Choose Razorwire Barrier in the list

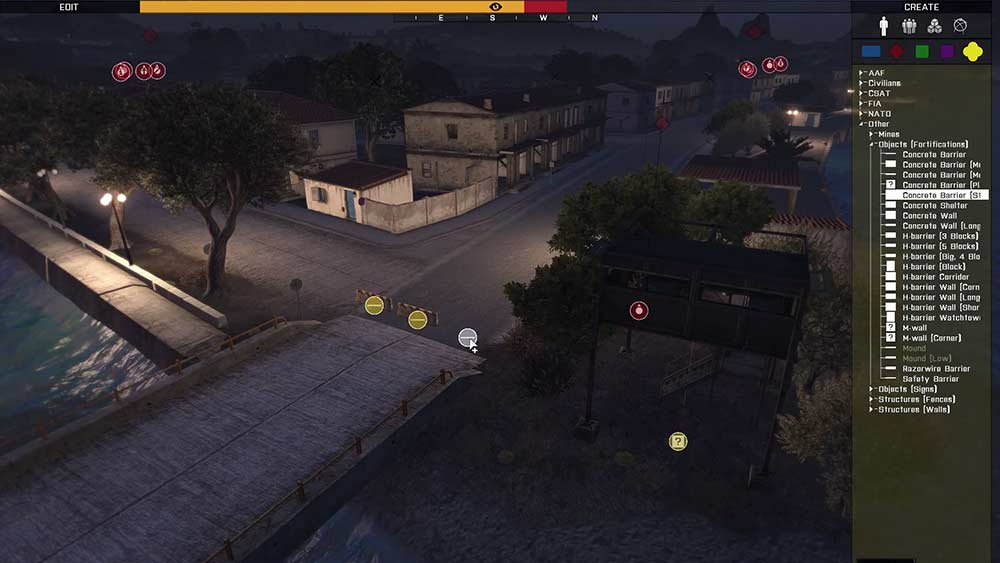pyautogui.click(x=936, y=369)
